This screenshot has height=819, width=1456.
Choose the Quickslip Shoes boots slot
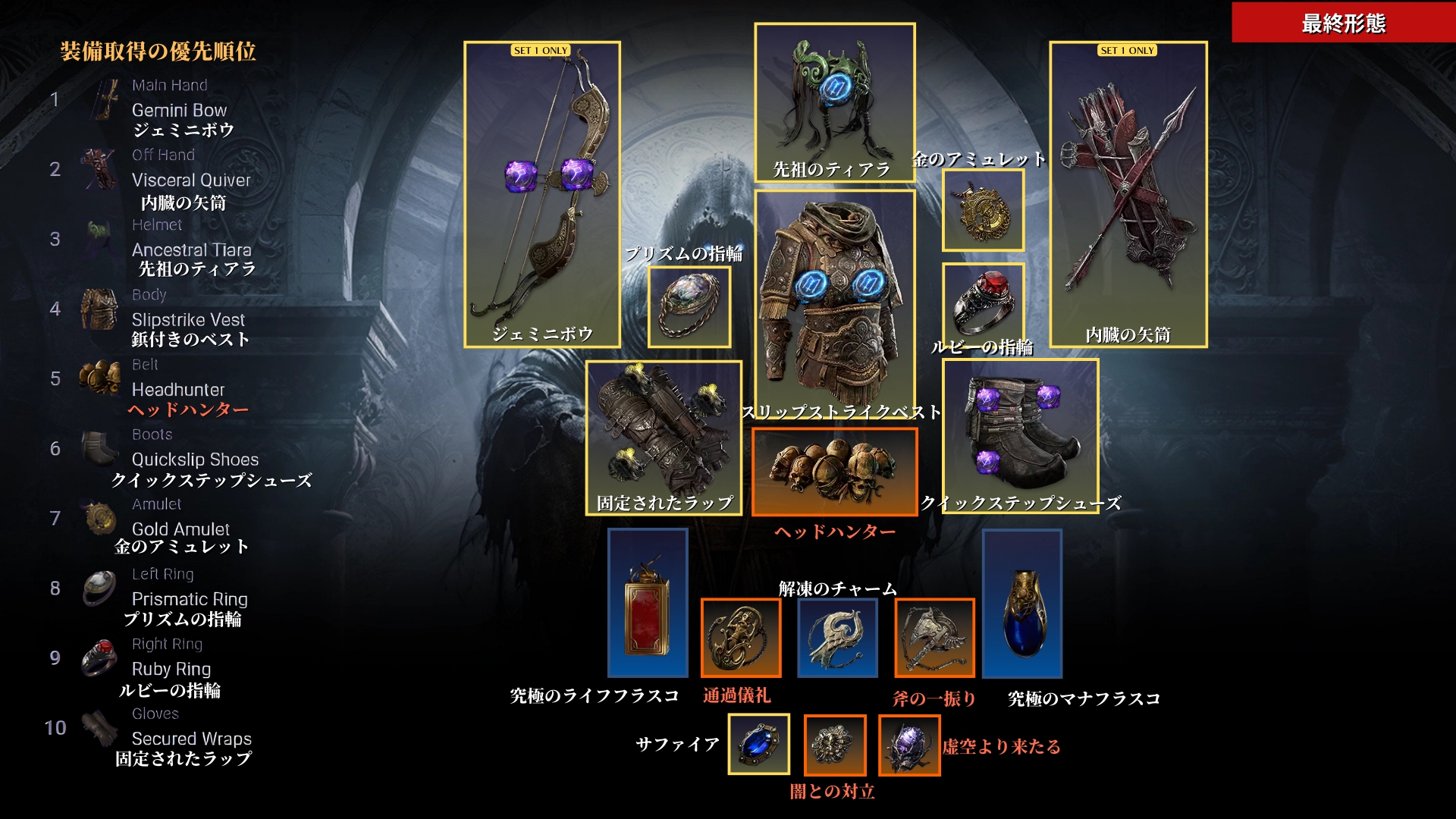click(x=1020, y=436)
